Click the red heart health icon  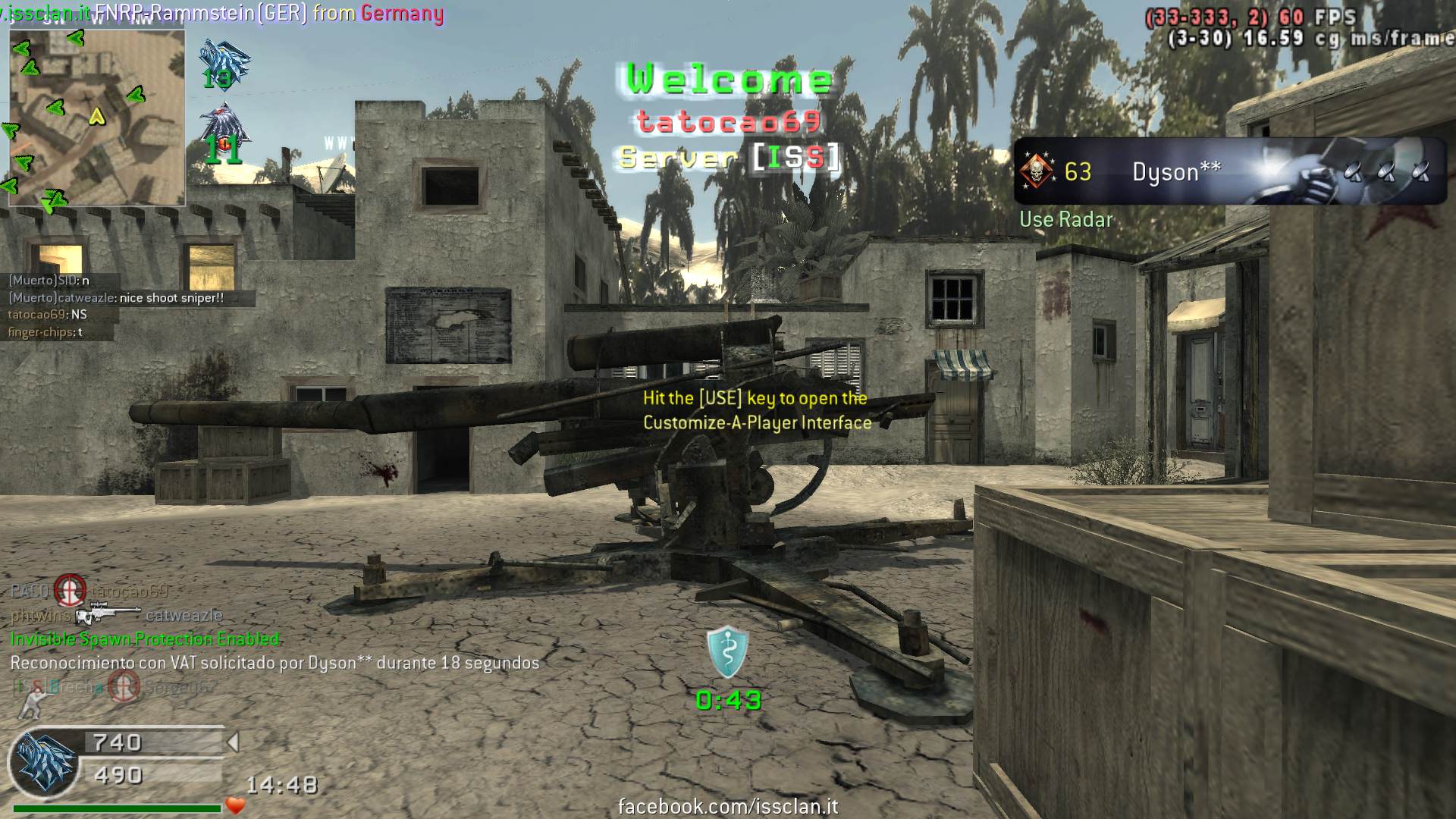coord(236,805)
